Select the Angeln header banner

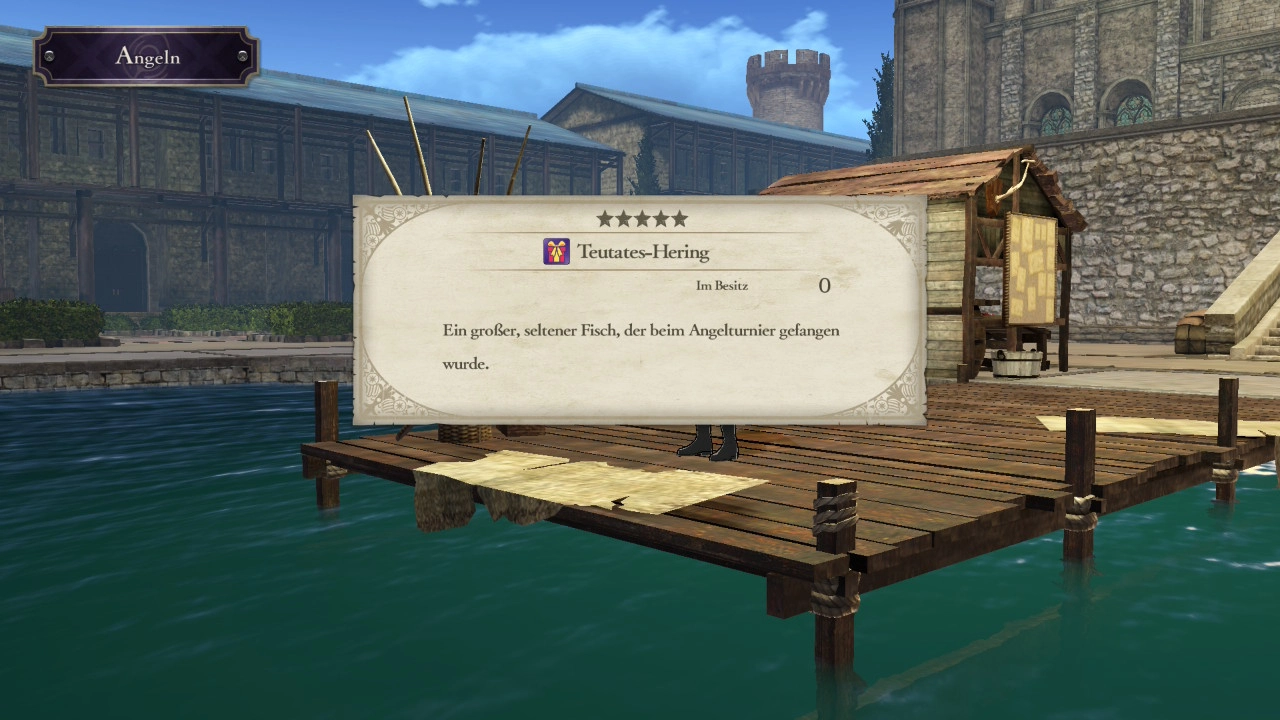click(x=146, y=56)
